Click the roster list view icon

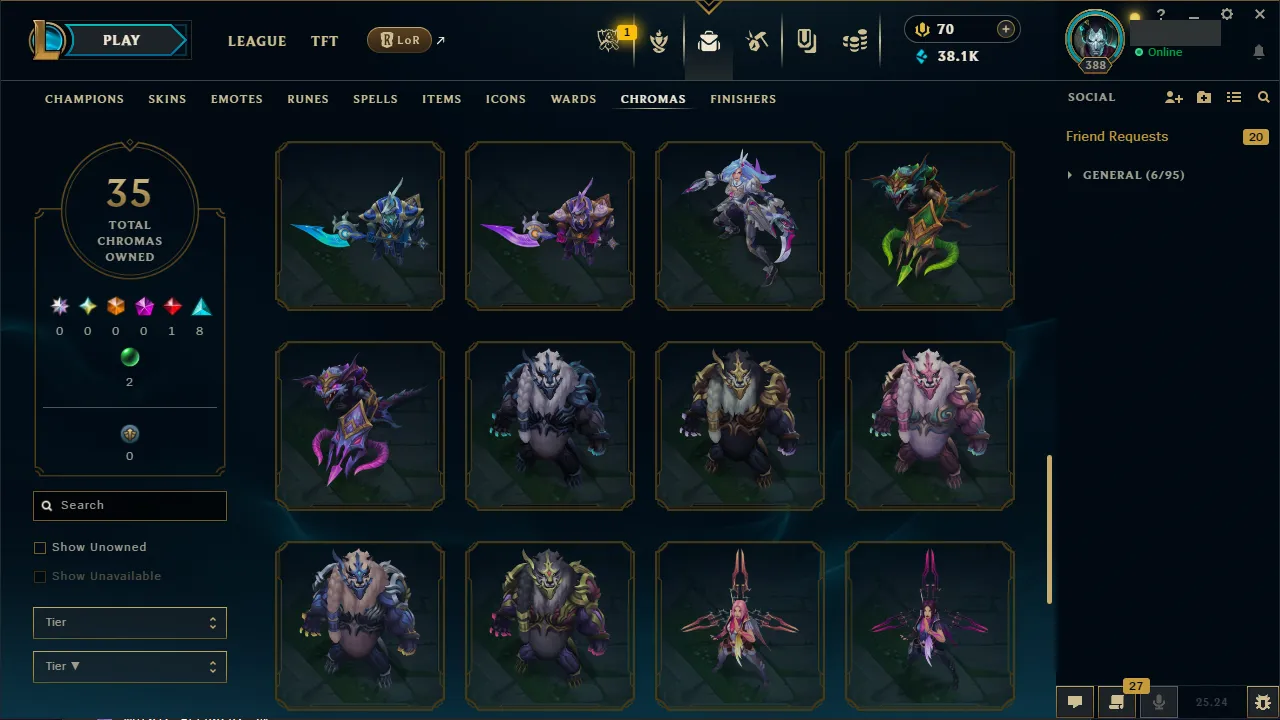pos(1233,97)
